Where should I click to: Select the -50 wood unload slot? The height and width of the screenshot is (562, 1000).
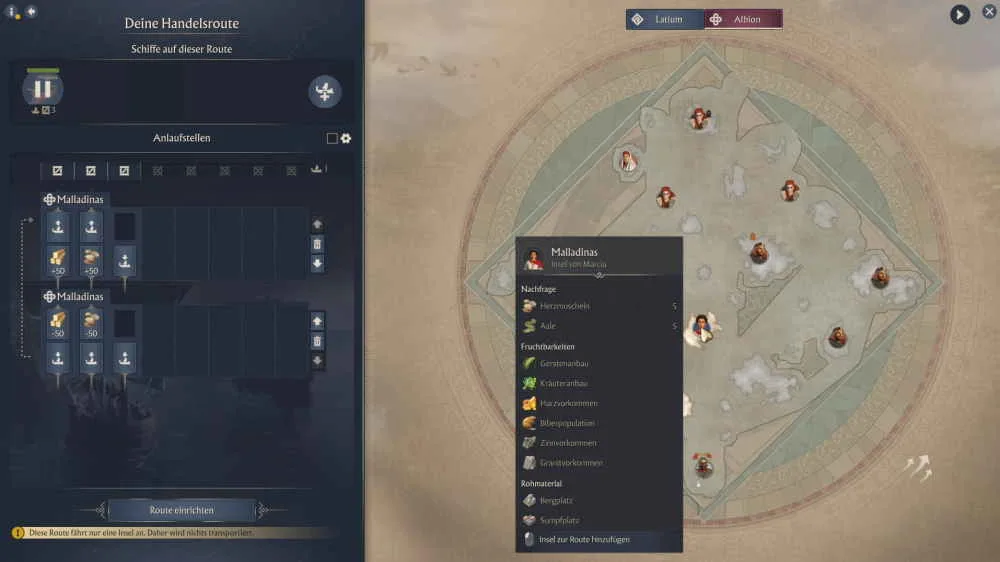57,323
